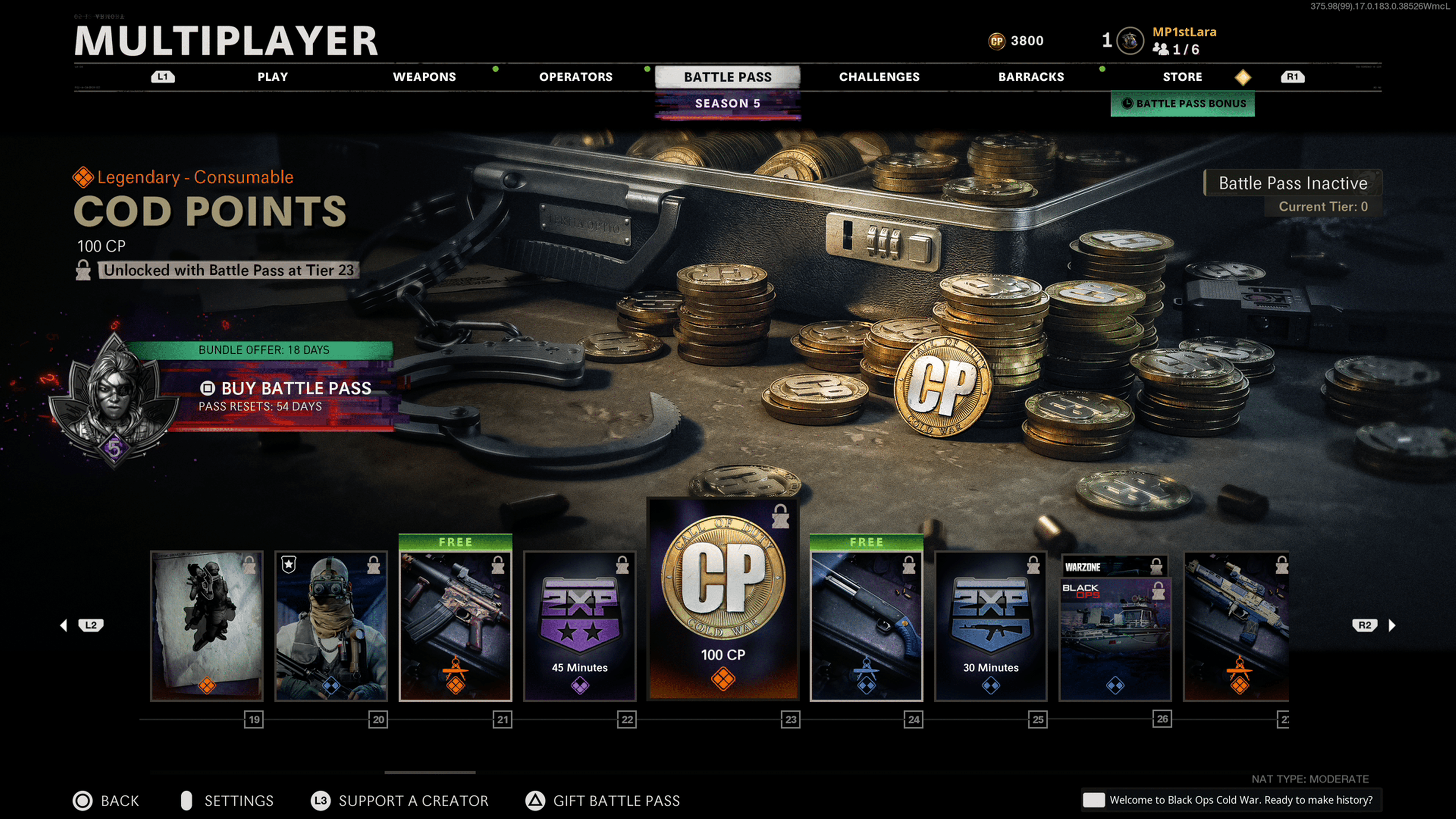Image resolution: width=1456 pixels, height=819 pixels.
Task: Pick the tier 26 Warzone boat reward
Action: pyautogui.click(x=1115, y=626)
